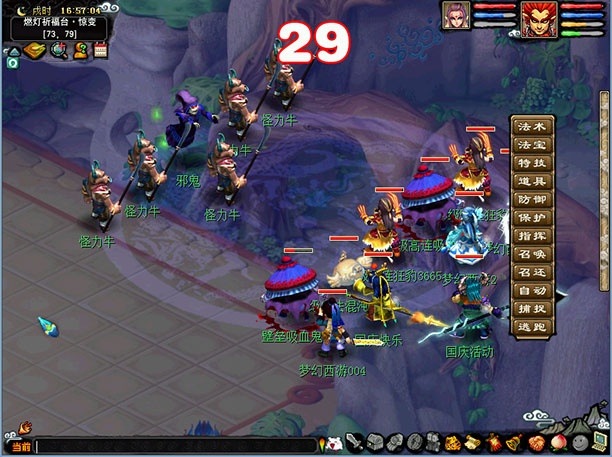Open the treasure chest bag icon
The height and width of the screenshot is (457, 612).
[375, 442]
